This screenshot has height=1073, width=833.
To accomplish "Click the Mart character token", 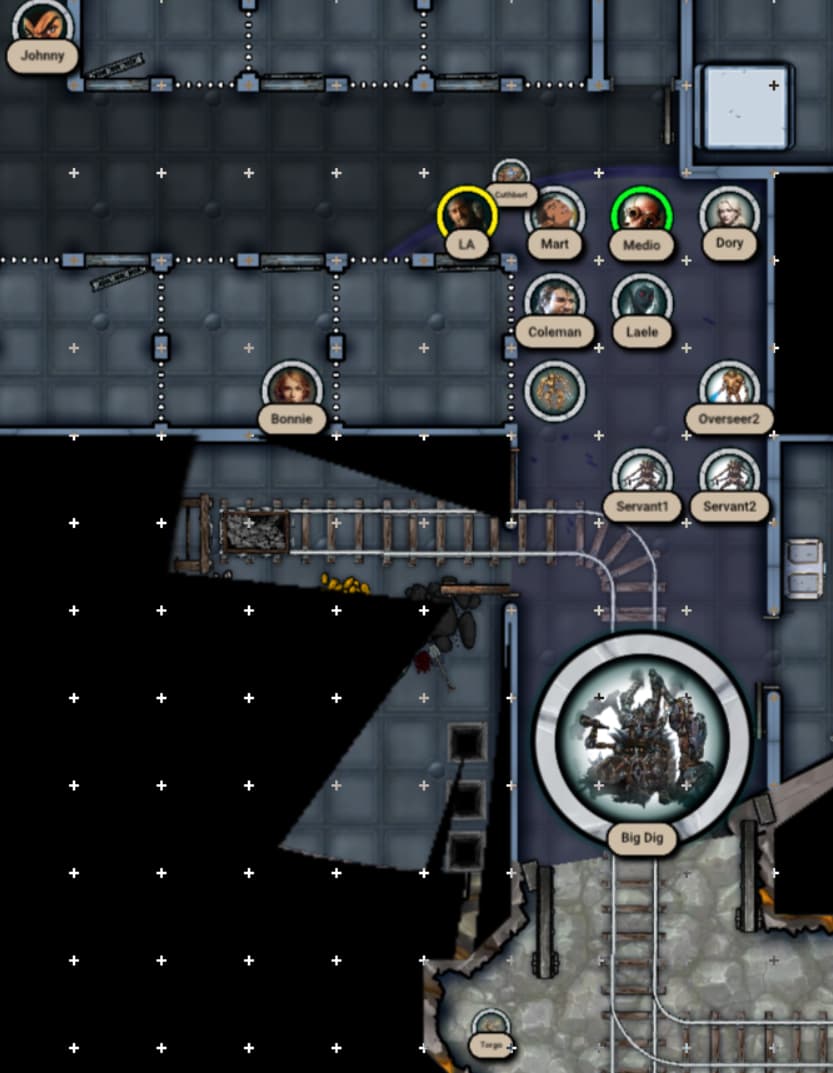I will pyautogui.click(x=555, y=214).
